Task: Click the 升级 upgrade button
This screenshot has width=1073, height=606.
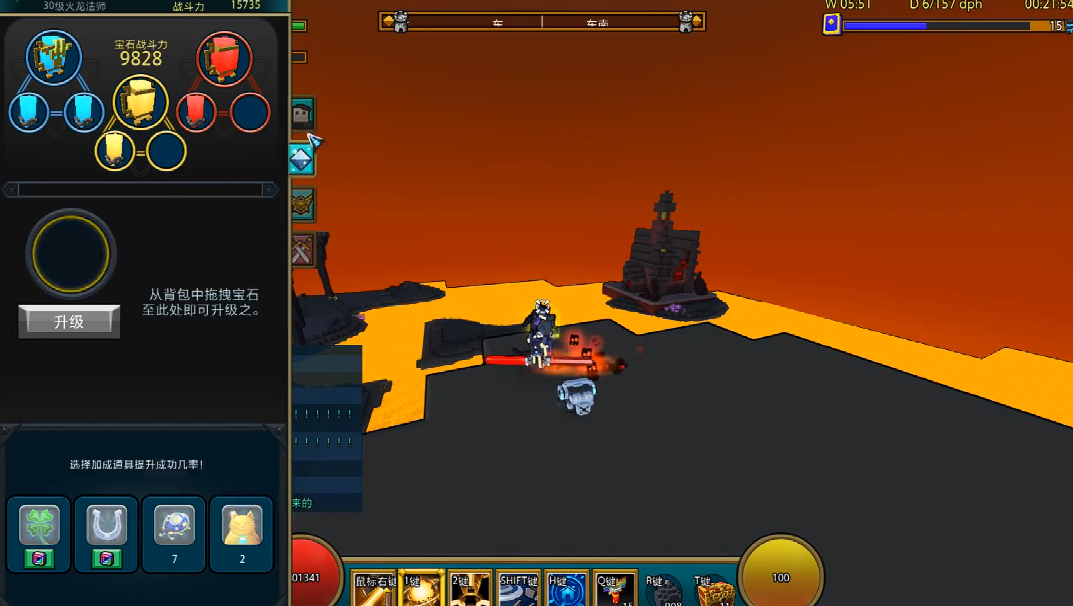Action: [69, 322]
